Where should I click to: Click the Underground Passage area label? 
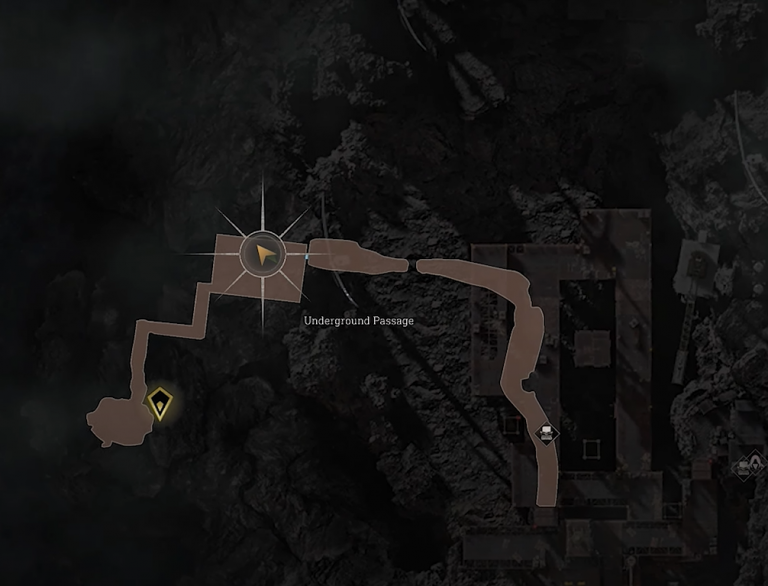pyautogui.click(x=359, y=321)
